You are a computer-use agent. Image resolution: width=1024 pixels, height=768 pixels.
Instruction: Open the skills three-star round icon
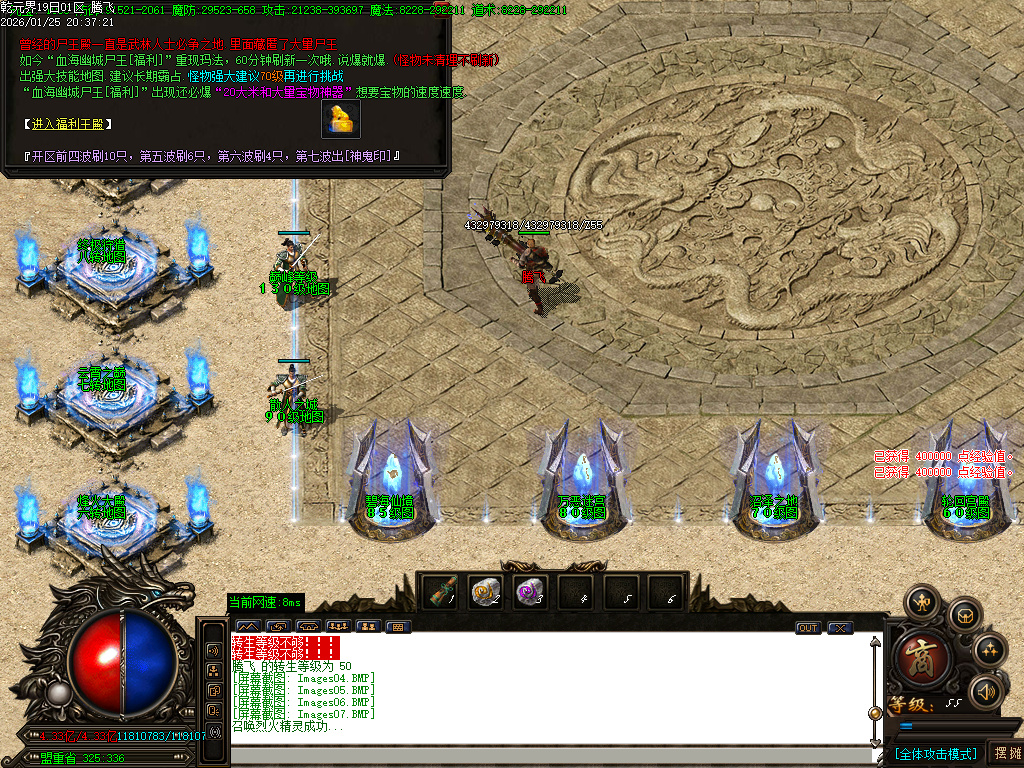tap(990, 651)
